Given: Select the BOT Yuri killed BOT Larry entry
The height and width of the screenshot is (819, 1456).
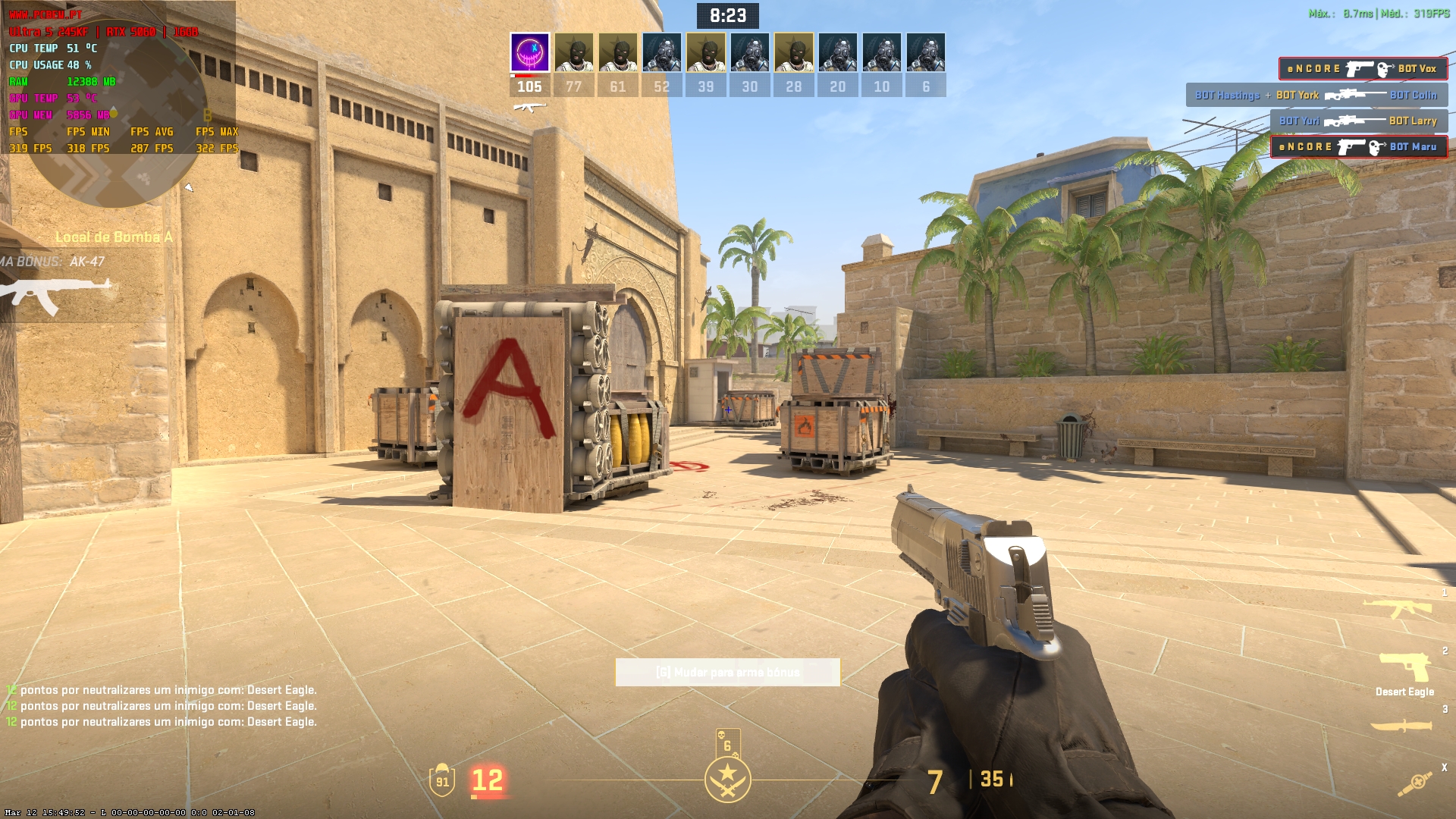Looking at the screenshot, I should point(1357,121).
